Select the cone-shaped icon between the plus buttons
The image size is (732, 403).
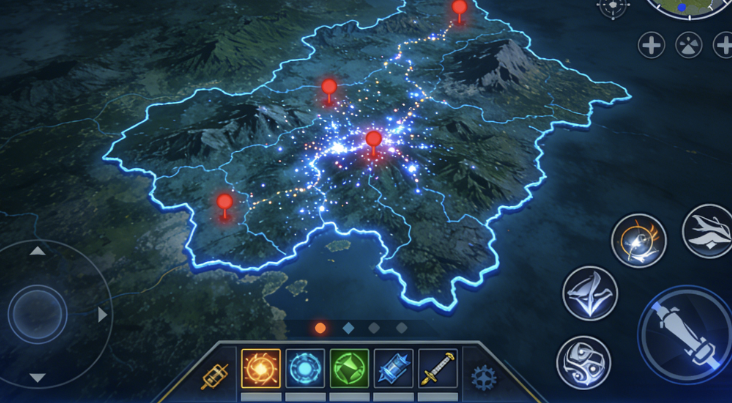[x=688, y=44]
